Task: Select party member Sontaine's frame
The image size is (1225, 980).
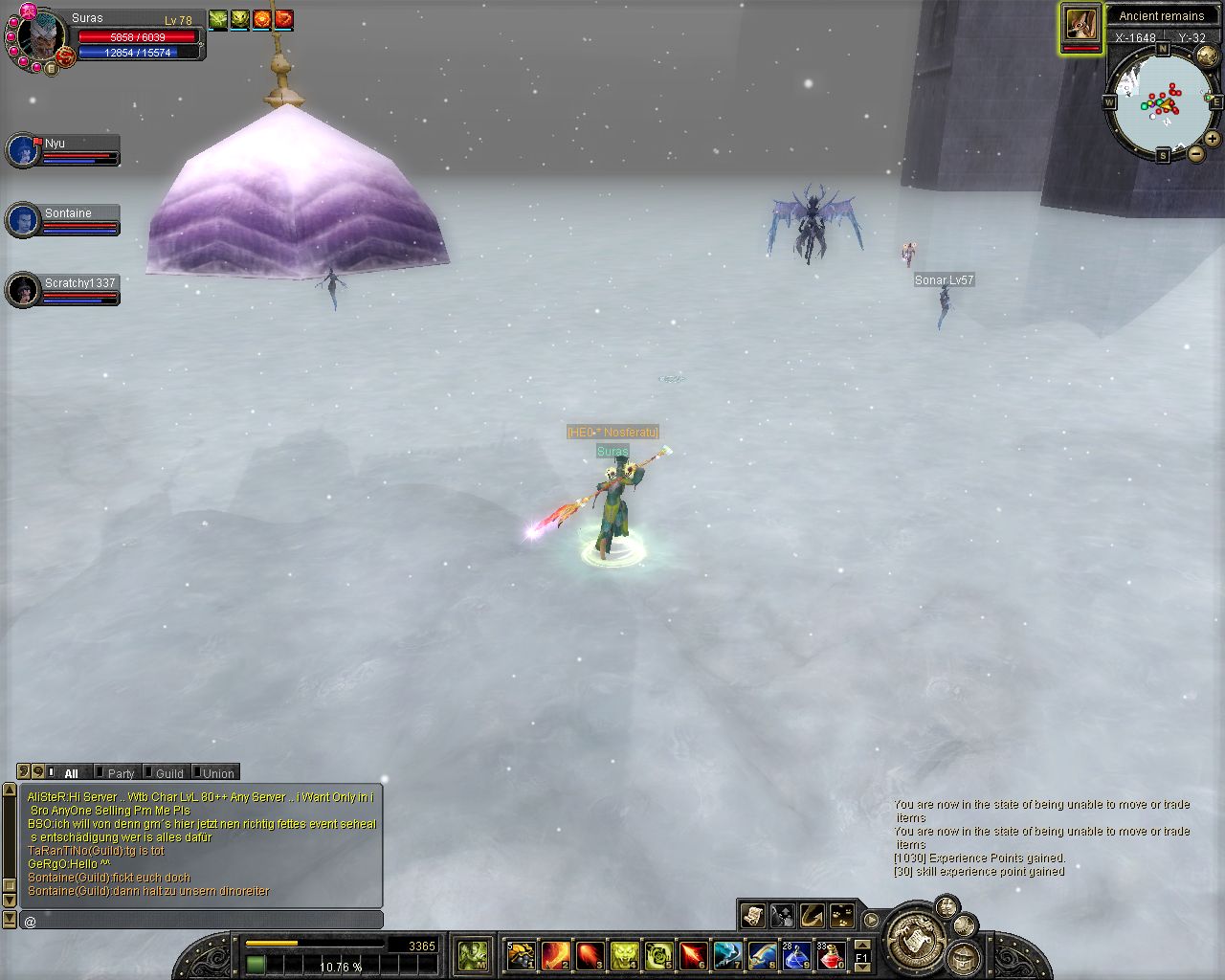Action: [x=63, y=220]
